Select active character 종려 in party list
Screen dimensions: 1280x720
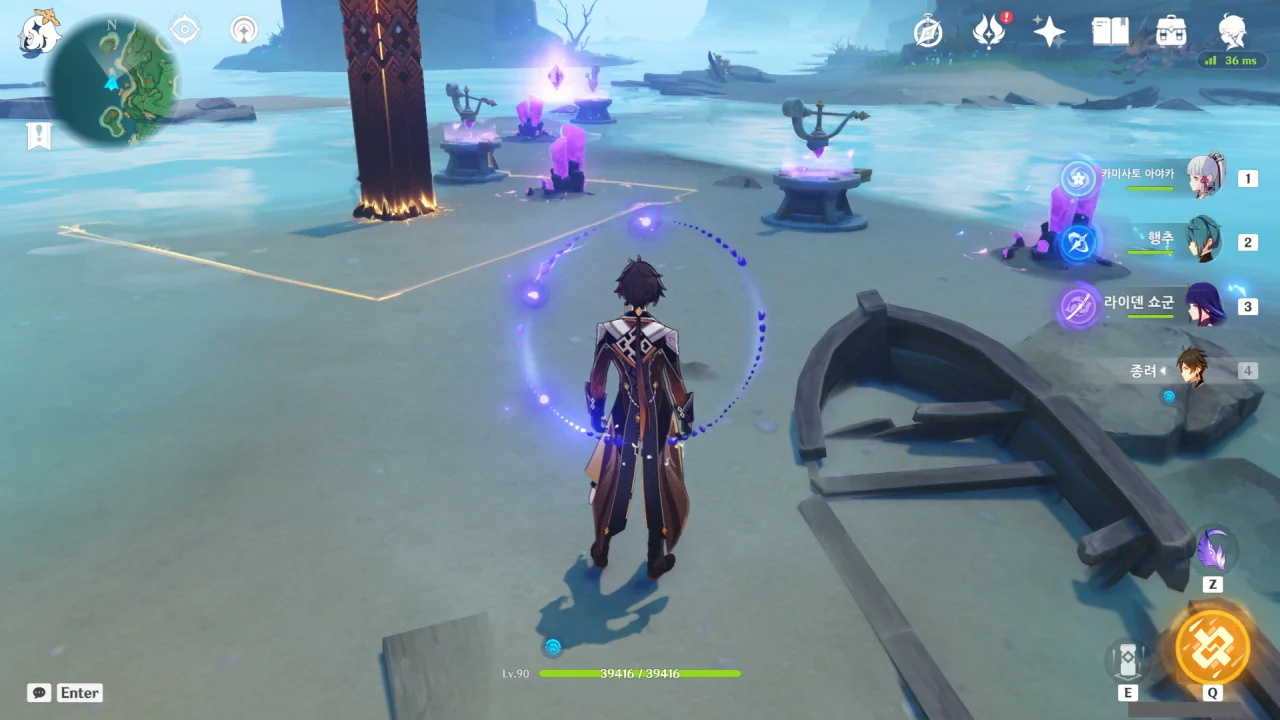coord(1192,370)
